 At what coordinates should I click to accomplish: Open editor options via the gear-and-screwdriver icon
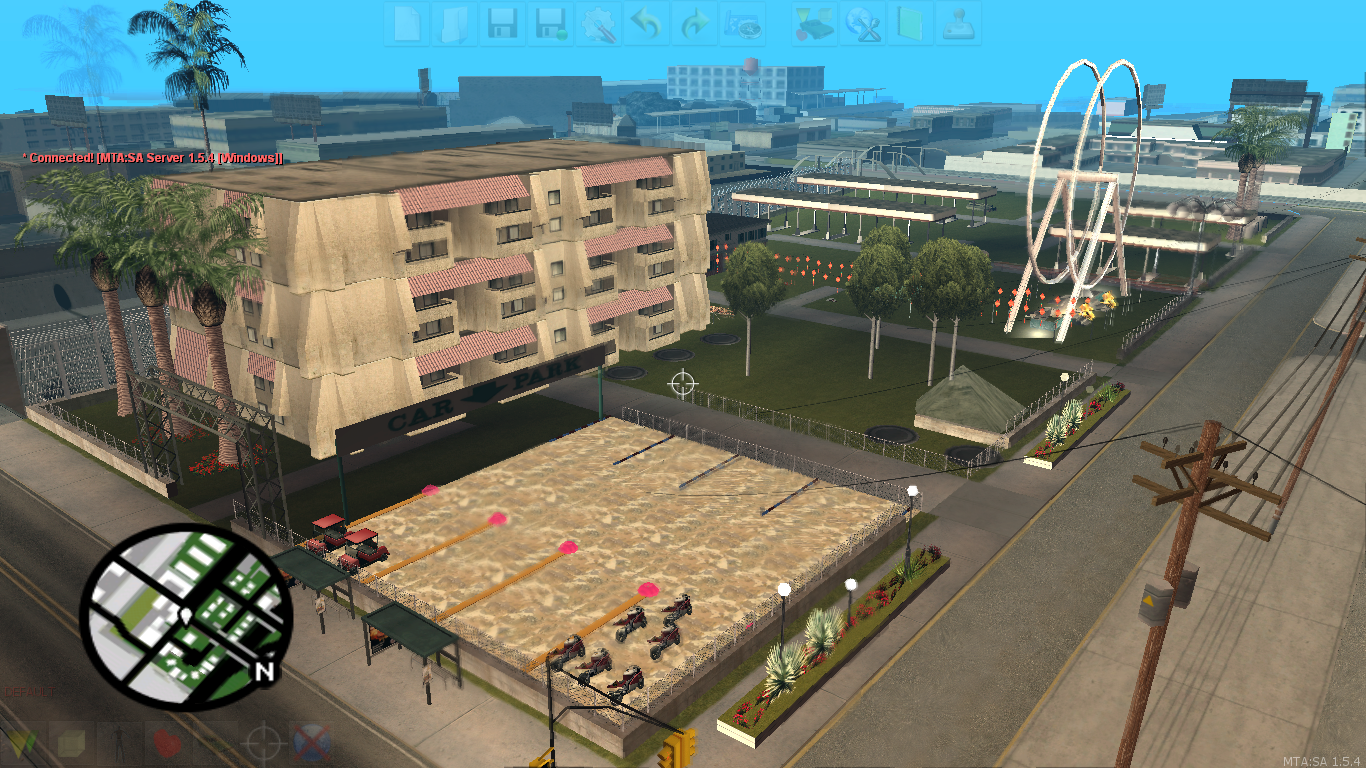600,25
